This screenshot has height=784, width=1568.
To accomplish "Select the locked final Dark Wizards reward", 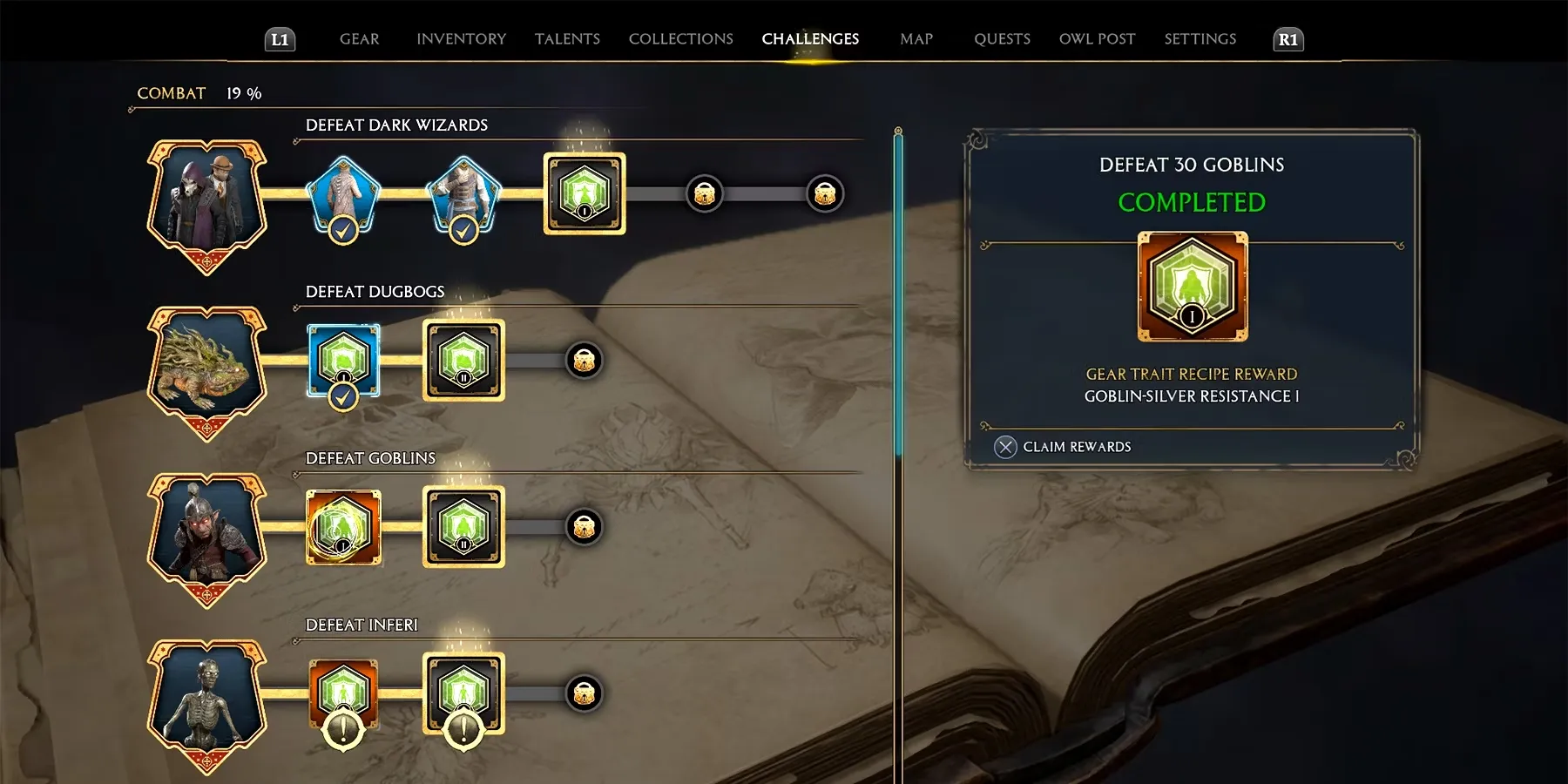I will point(824,193).
